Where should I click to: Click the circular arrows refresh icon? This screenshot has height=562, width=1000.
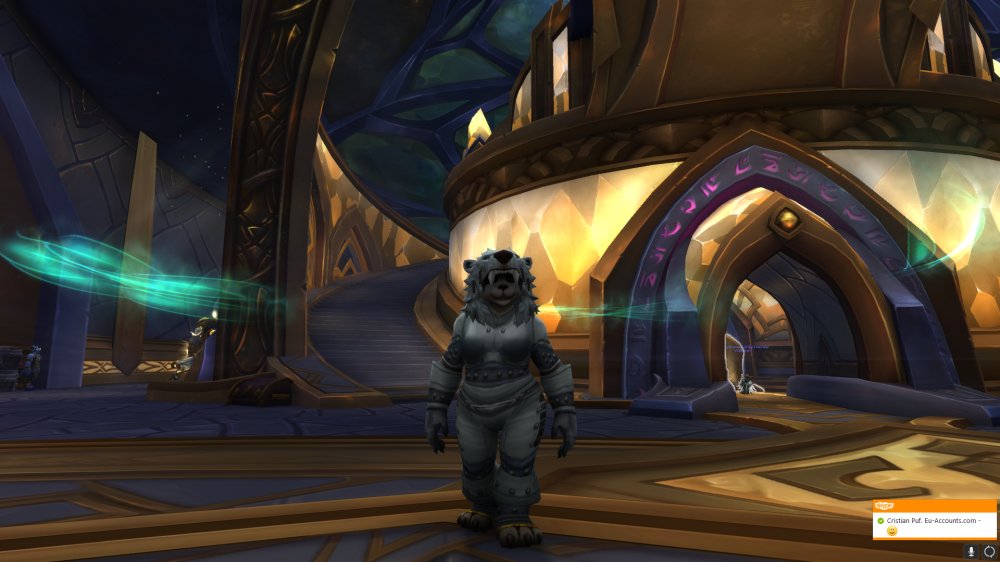[989, 551]
